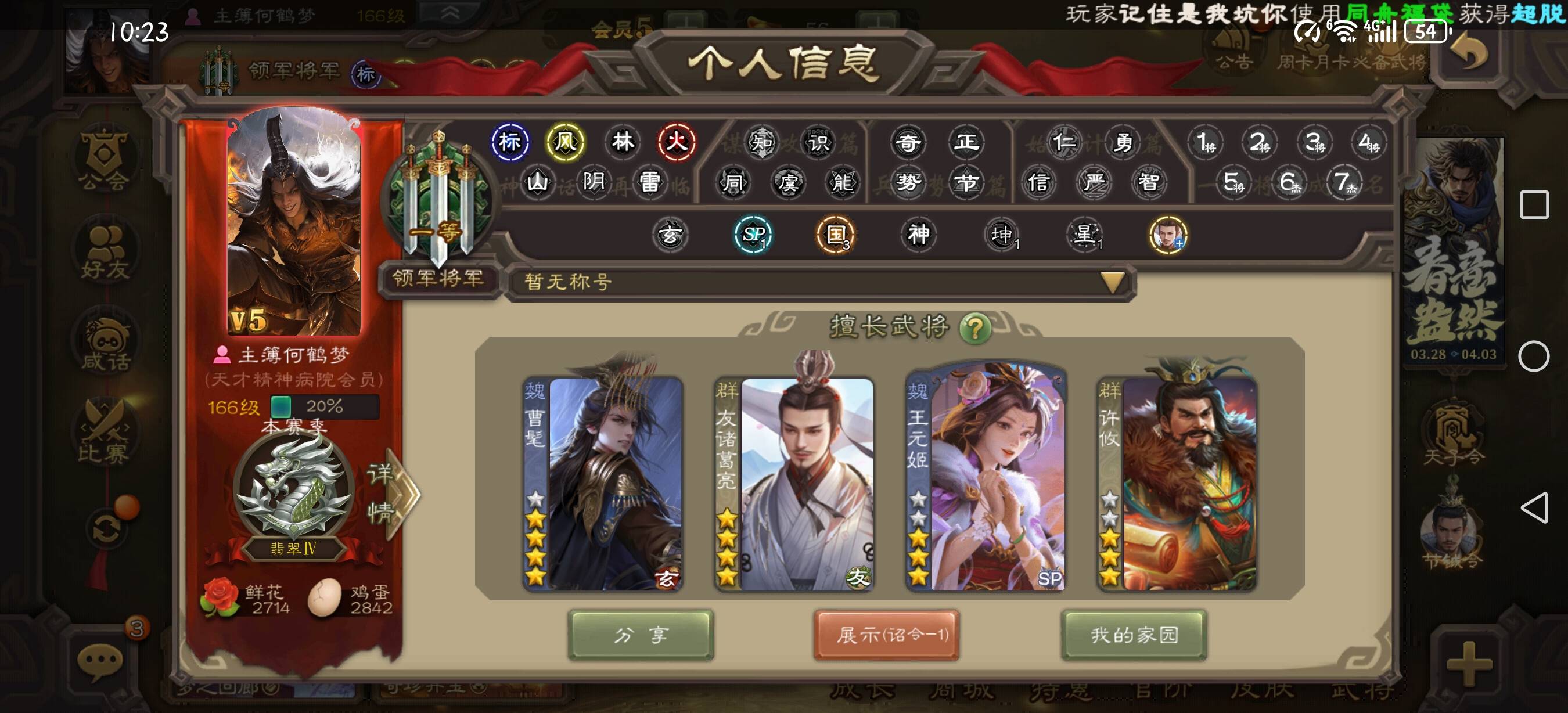Select the 曹髦 general card
The width and height of the screenshot is (1568, 713).
[x=603, y=484]
